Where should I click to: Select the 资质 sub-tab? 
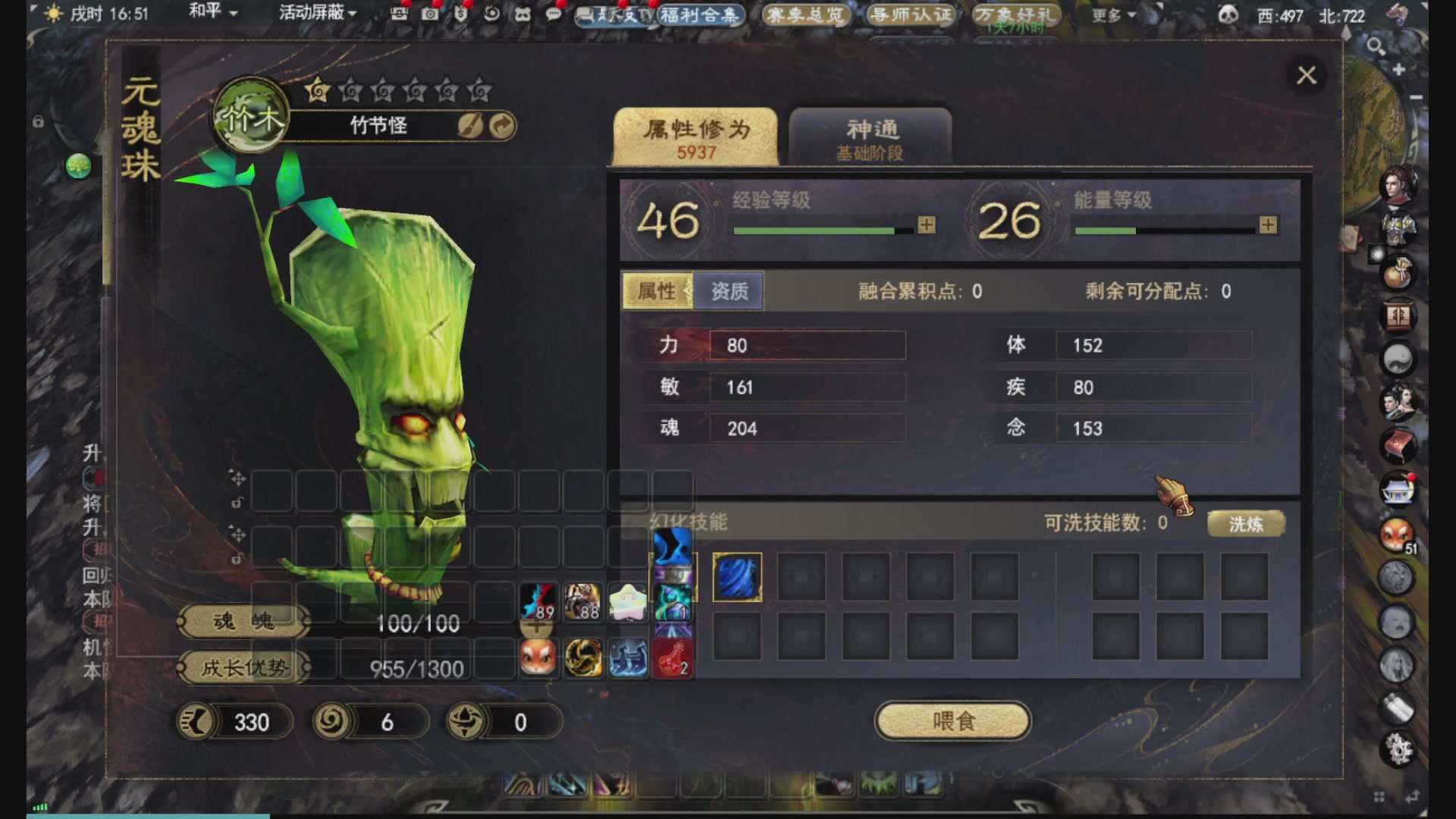[x=728, y=291]
